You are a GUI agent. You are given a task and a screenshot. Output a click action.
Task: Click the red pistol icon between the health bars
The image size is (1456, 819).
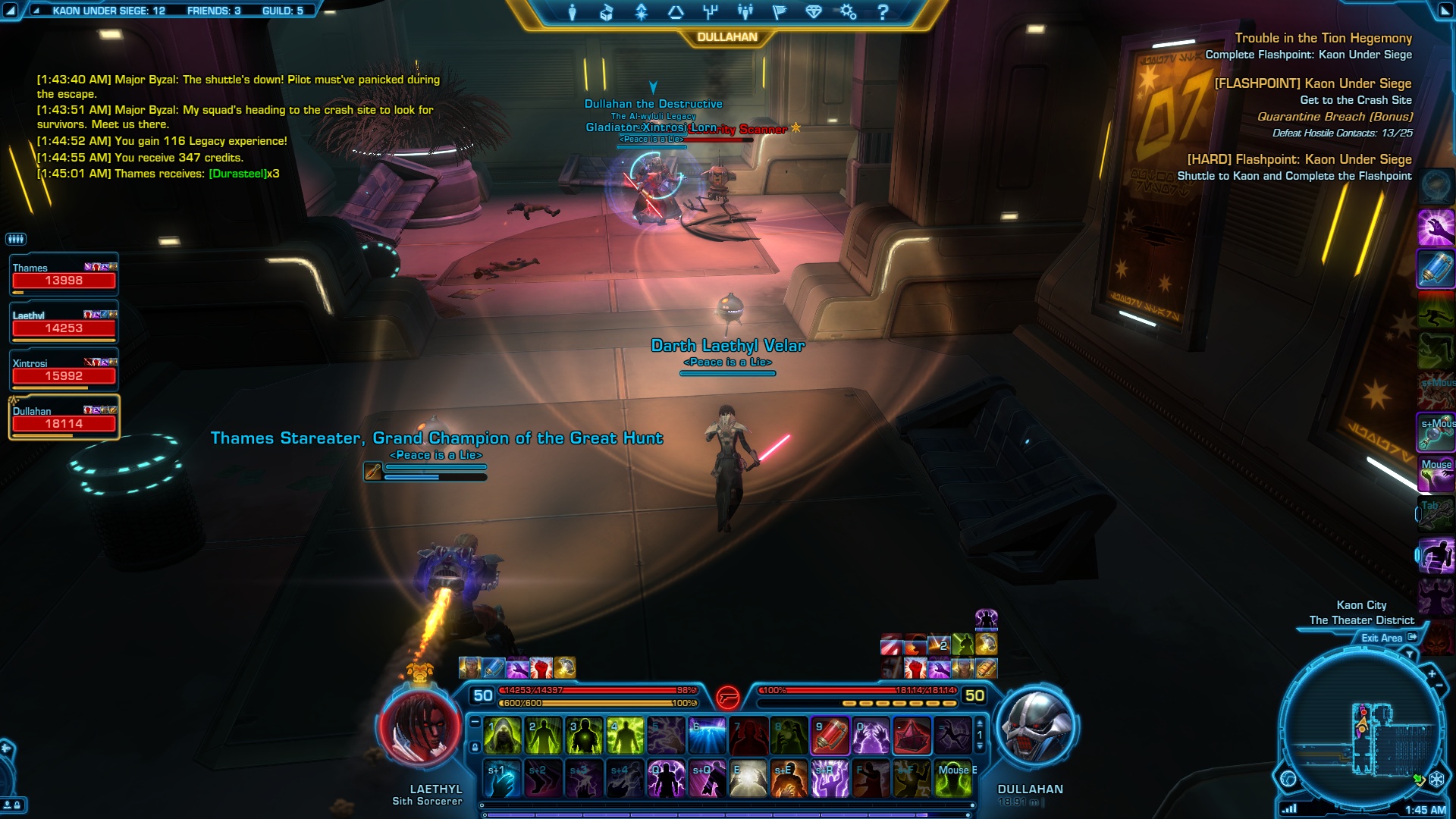(x=727, y=696)
